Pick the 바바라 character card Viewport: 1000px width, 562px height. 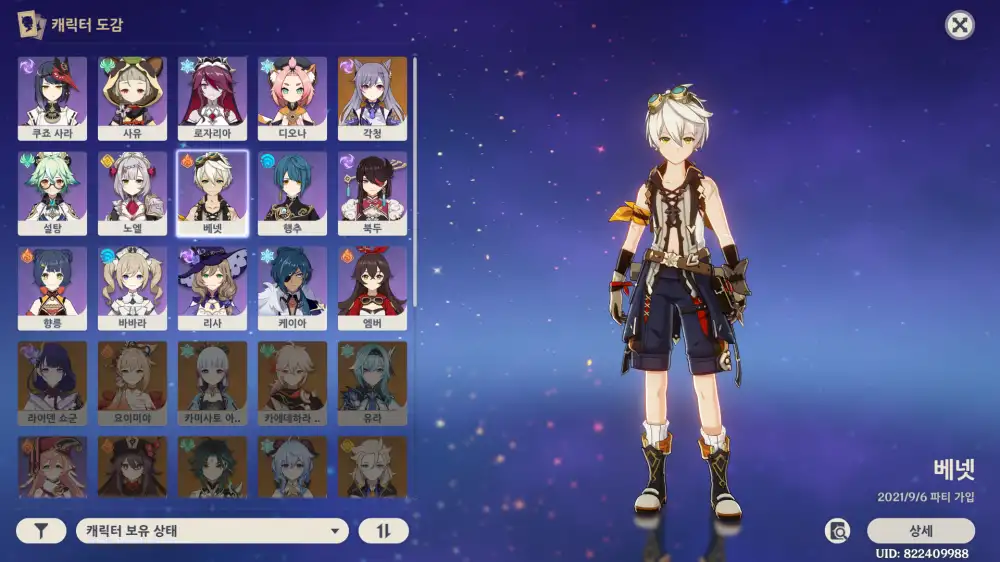[x=132, y=288]
